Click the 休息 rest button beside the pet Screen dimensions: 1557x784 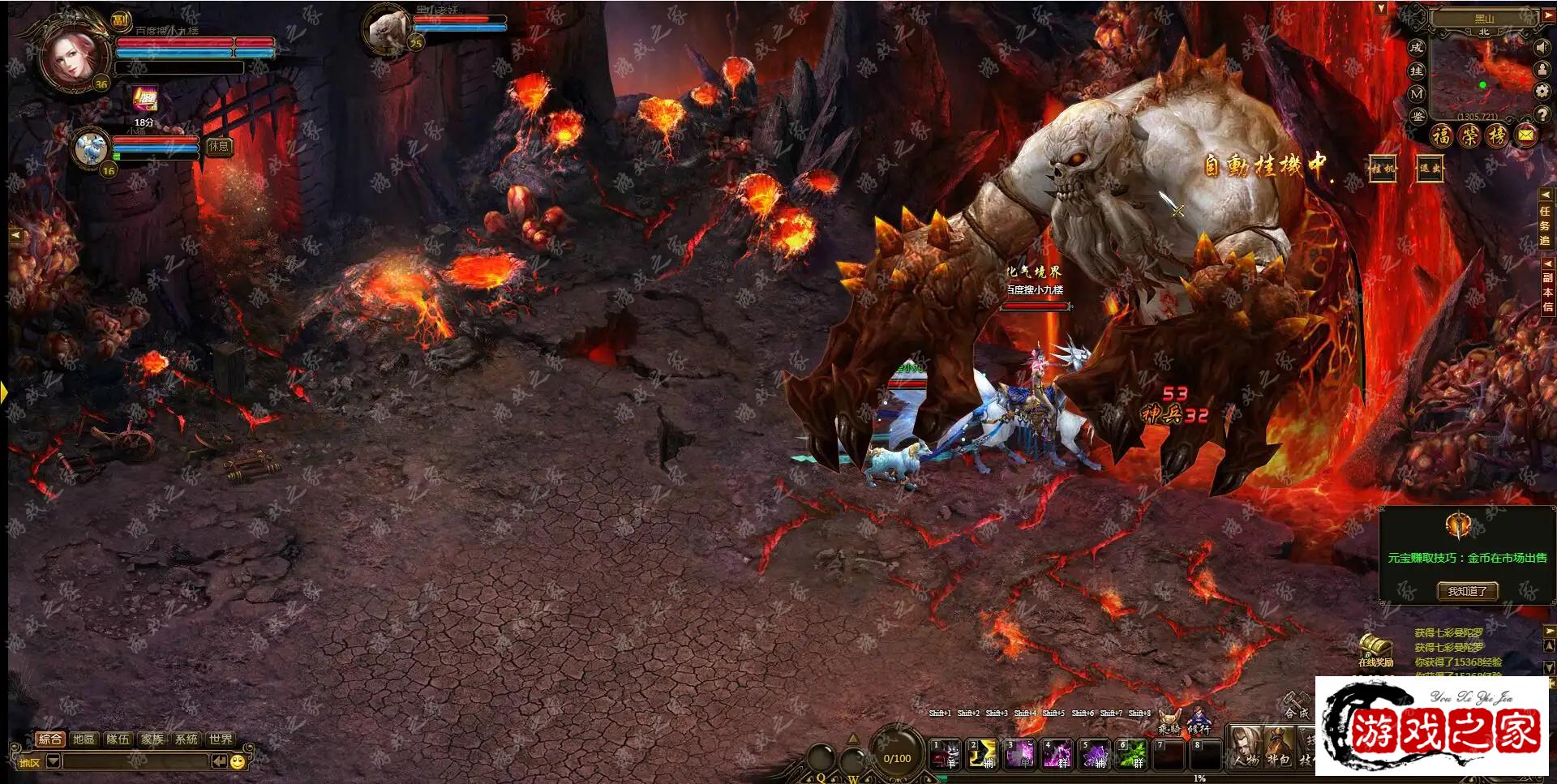click(218, 146)
